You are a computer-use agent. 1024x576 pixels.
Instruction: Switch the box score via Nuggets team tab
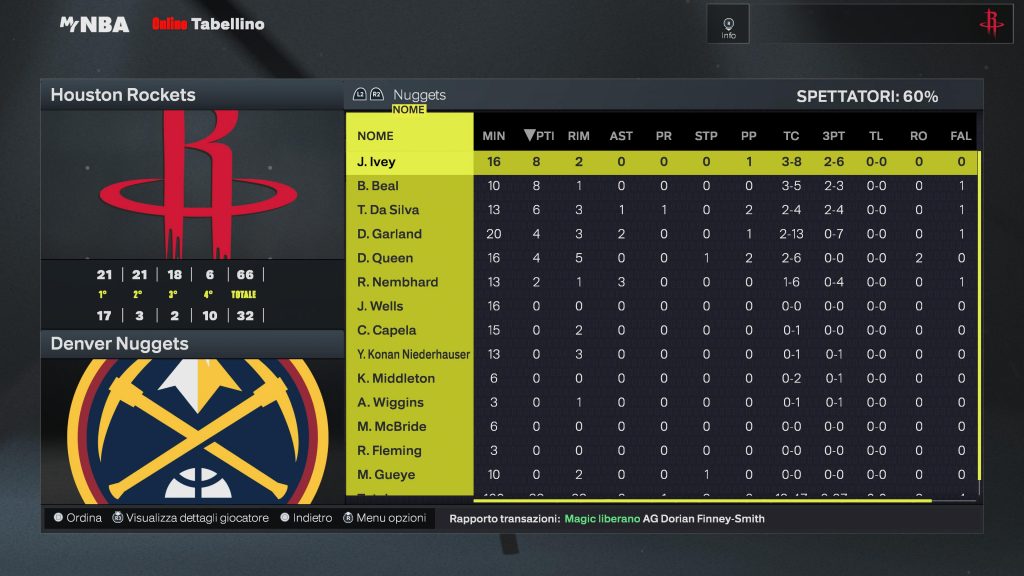click(419, 95)
